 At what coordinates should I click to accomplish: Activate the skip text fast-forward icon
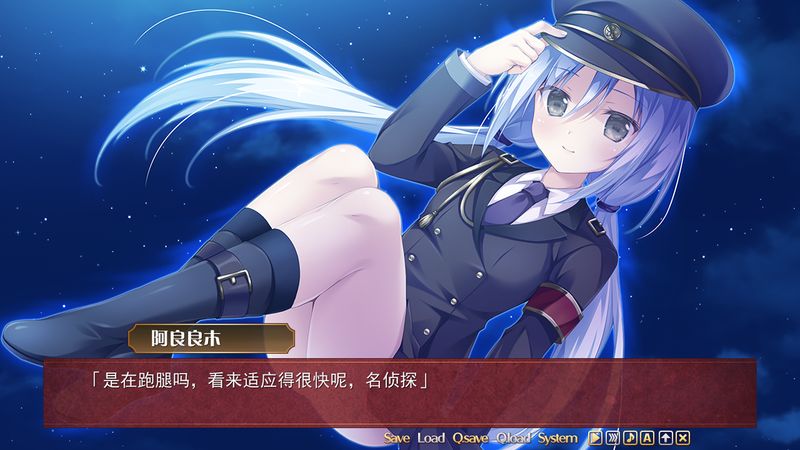click(612, 438)
